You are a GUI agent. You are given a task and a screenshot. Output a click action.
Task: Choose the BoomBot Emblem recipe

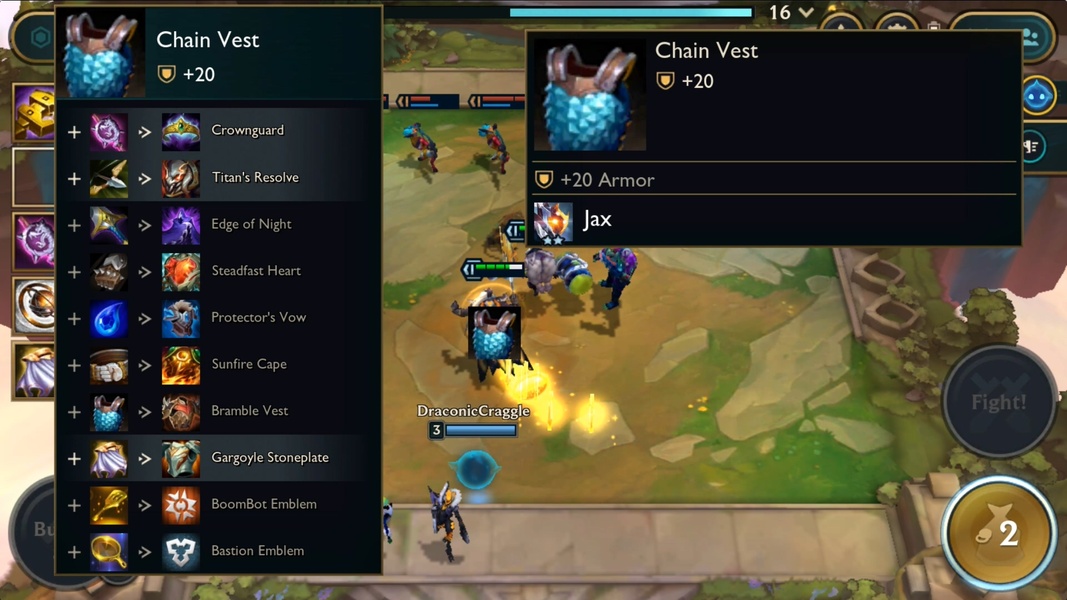220,505
